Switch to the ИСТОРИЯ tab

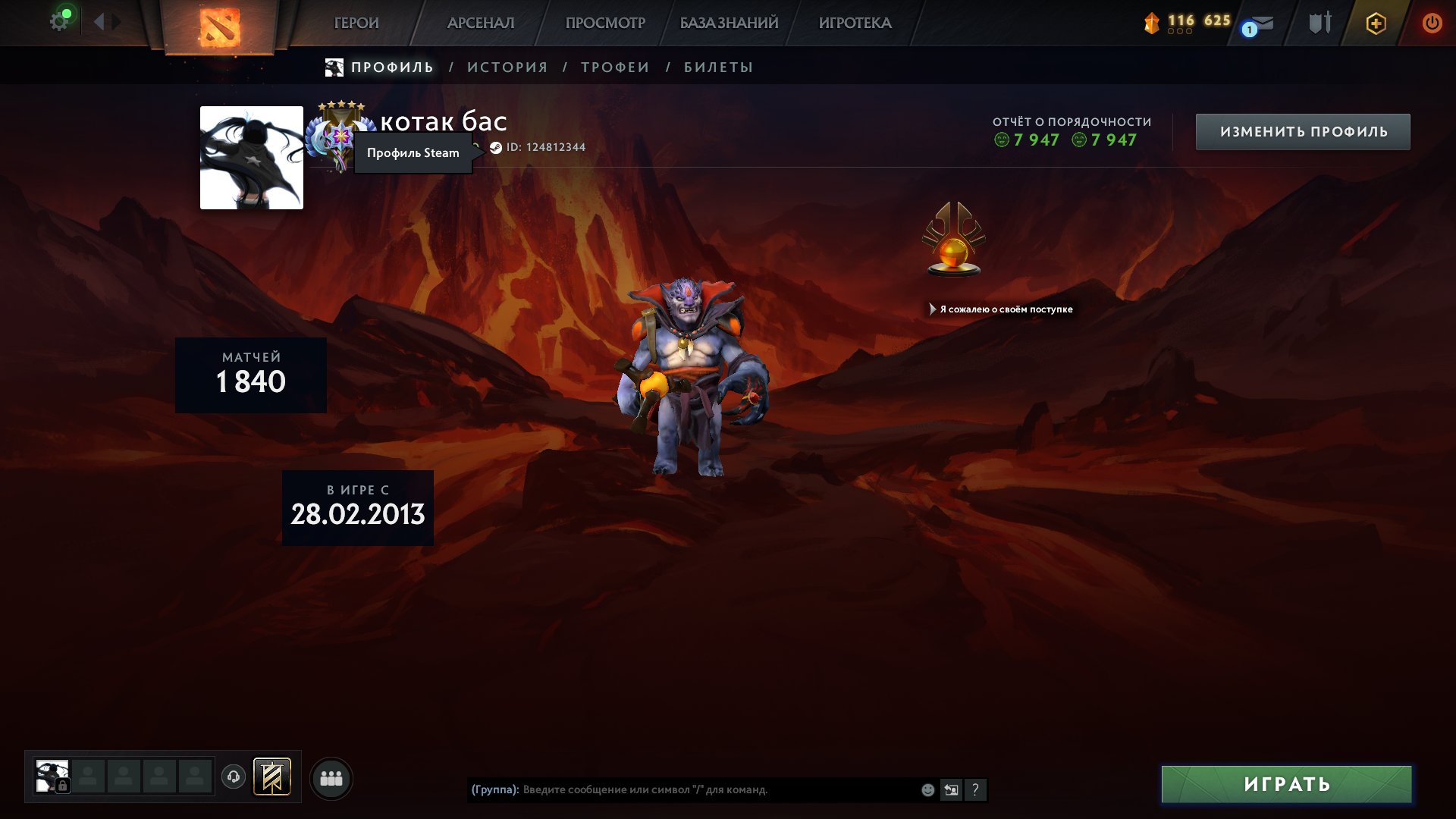click(505, 67)
